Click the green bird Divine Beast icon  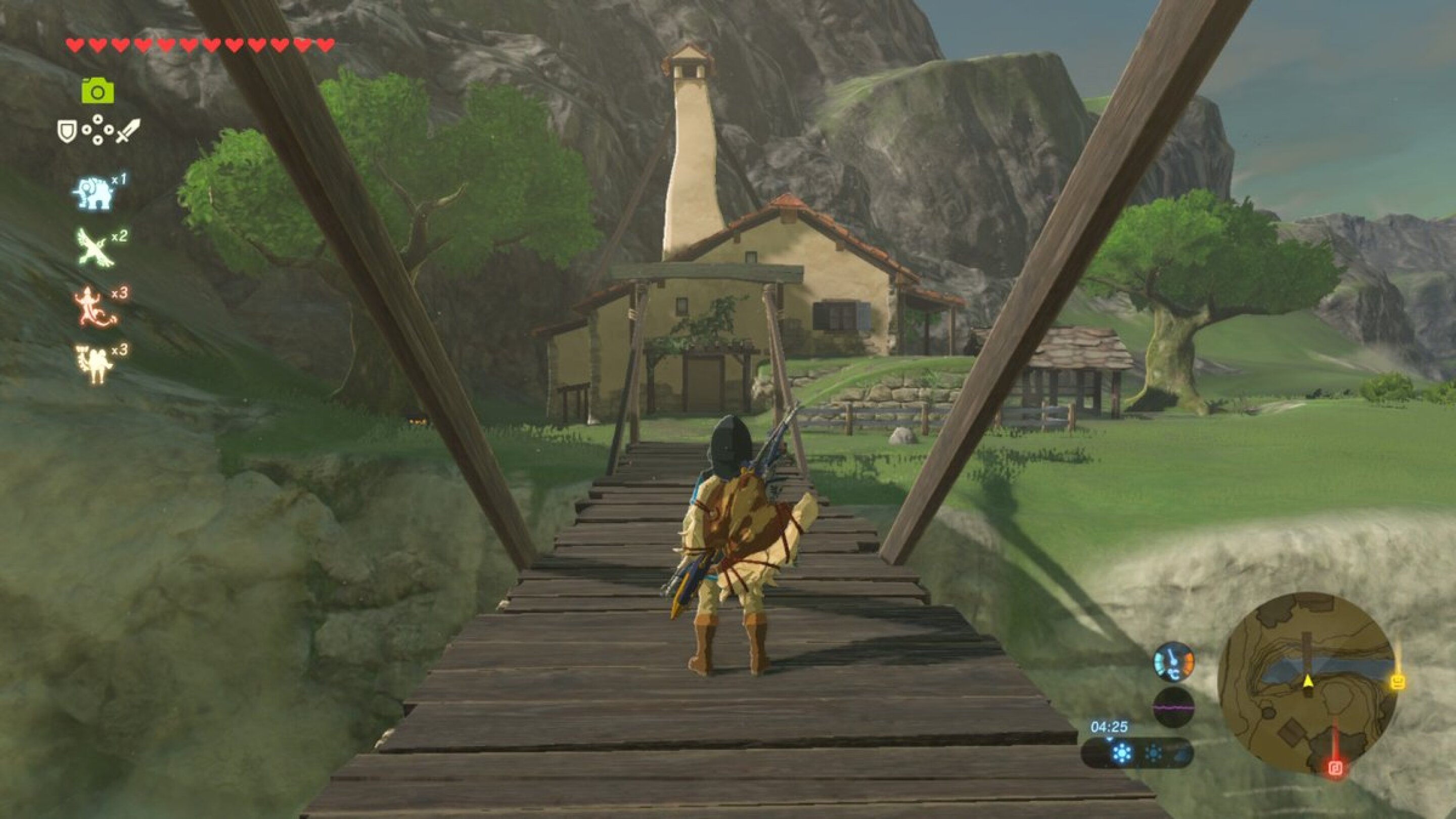[x=96, y=249]
